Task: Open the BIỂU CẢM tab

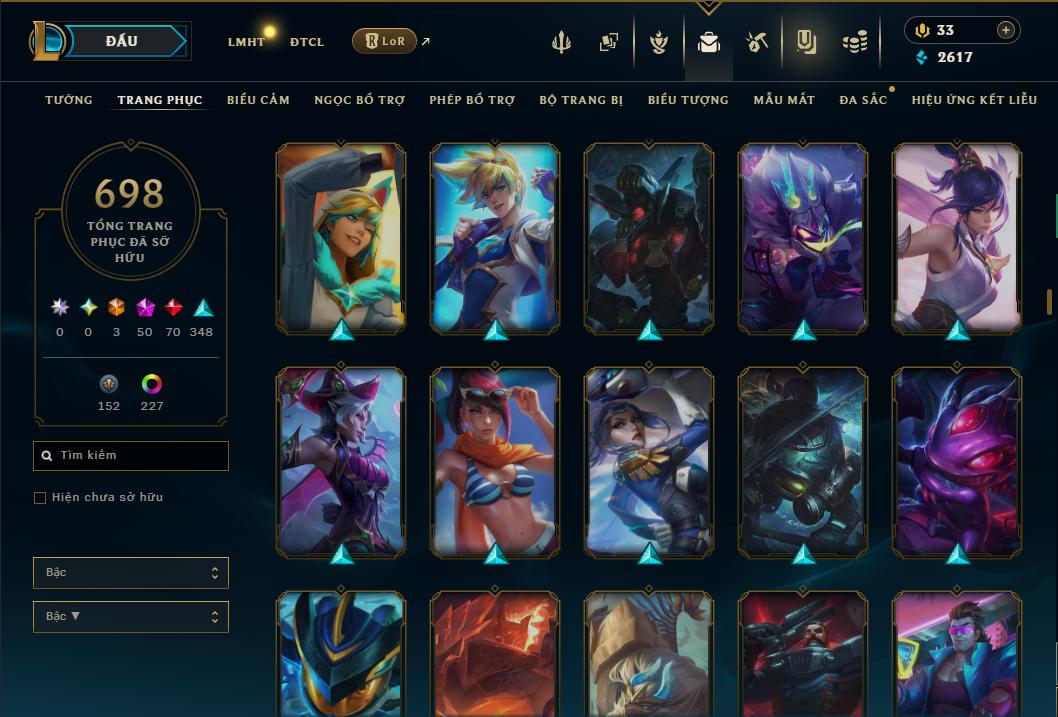Action: coord(258,100)
